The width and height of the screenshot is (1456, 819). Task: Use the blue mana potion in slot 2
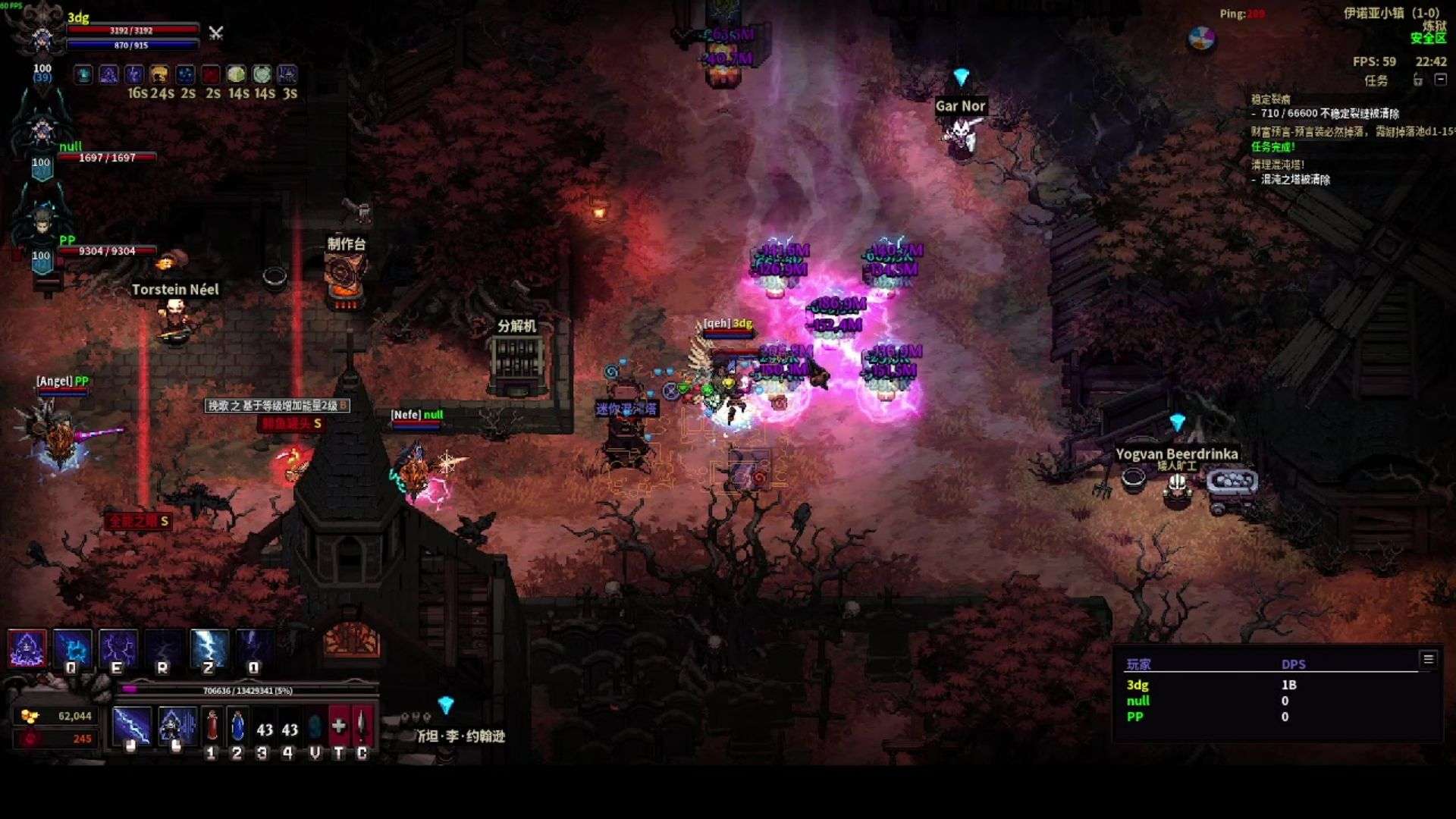pyautogui.click(x=237, y=726)
